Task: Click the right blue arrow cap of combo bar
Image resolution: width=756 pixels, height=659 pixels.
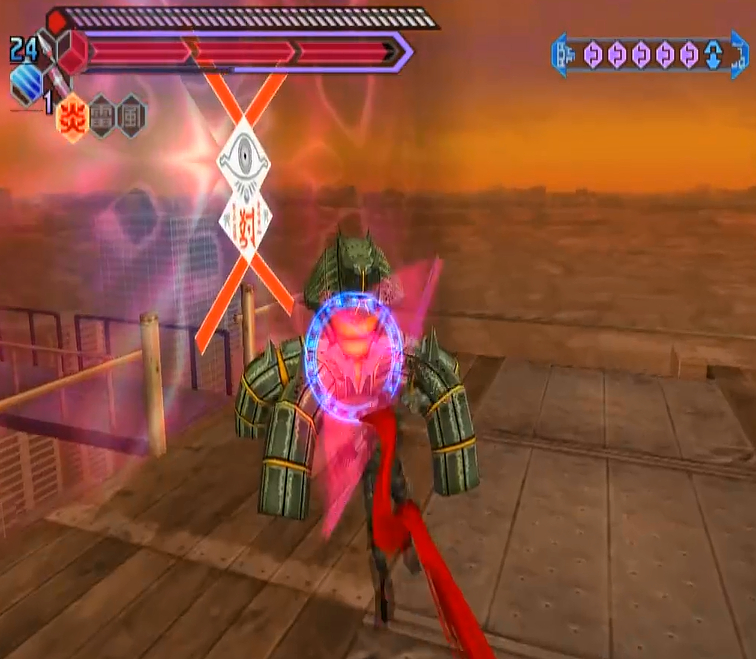Action: pyautogui.click(x=738, y=54)
